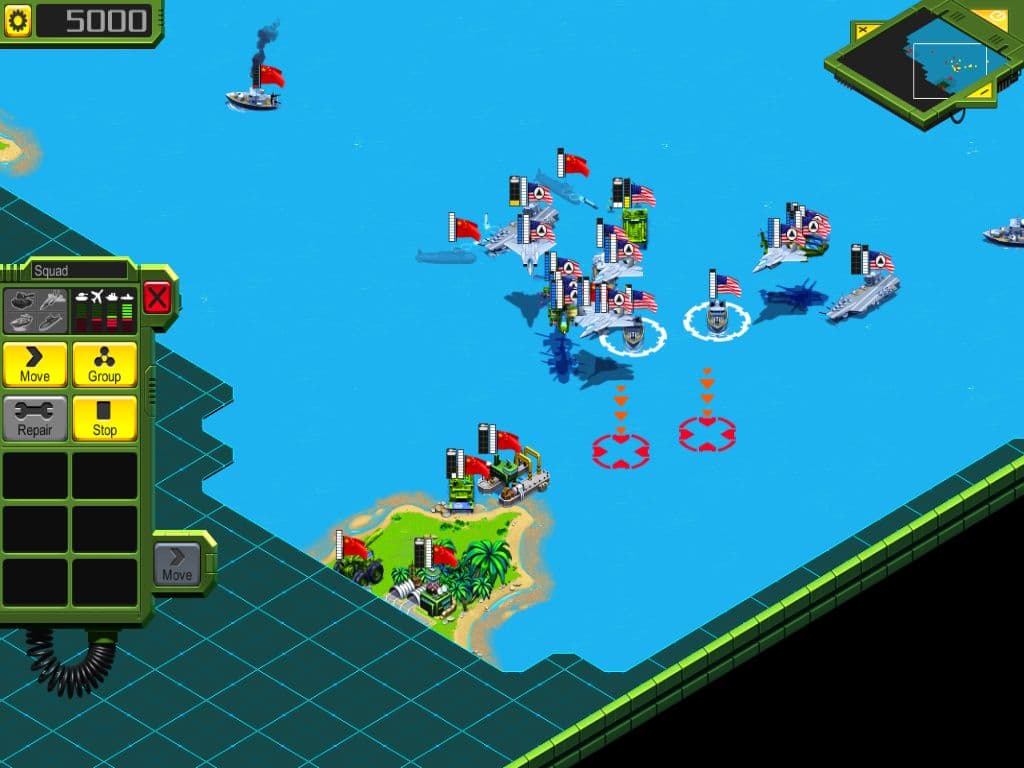1024x768 pixels.
Task: Click the gray Move side tab
Action: pos(177,565)
